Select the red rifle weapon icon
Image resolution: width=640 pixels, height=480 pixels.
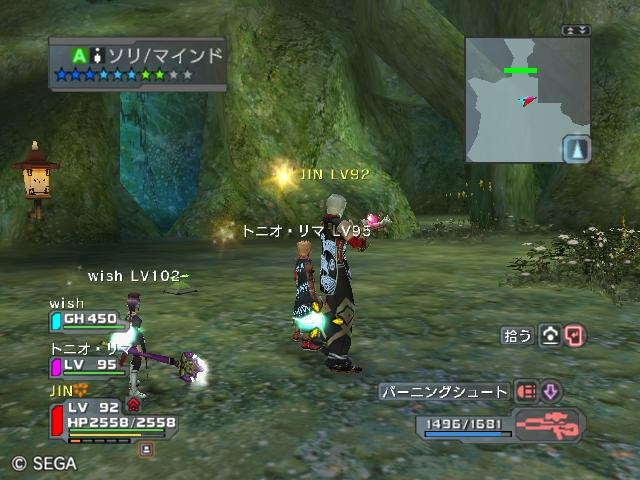[550, 425]
